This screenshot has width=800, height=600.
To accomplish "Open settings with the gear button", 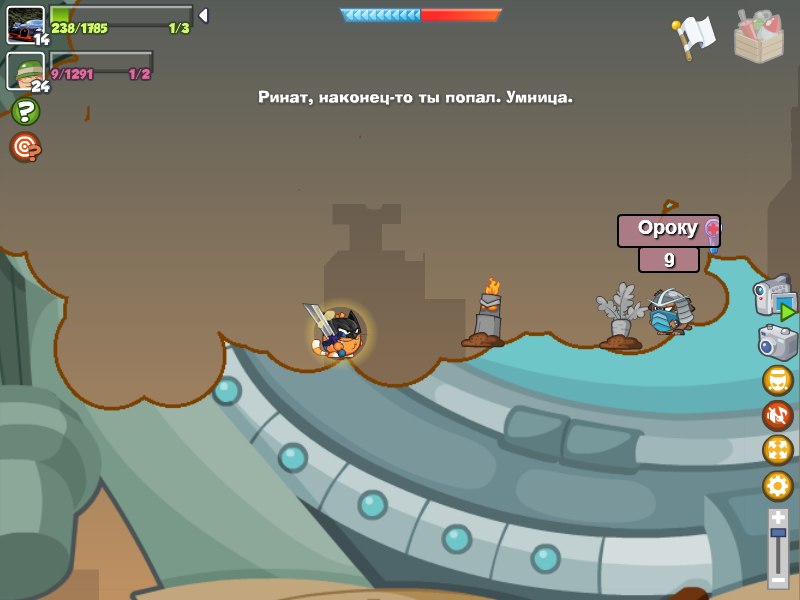I will click(777, 486).
